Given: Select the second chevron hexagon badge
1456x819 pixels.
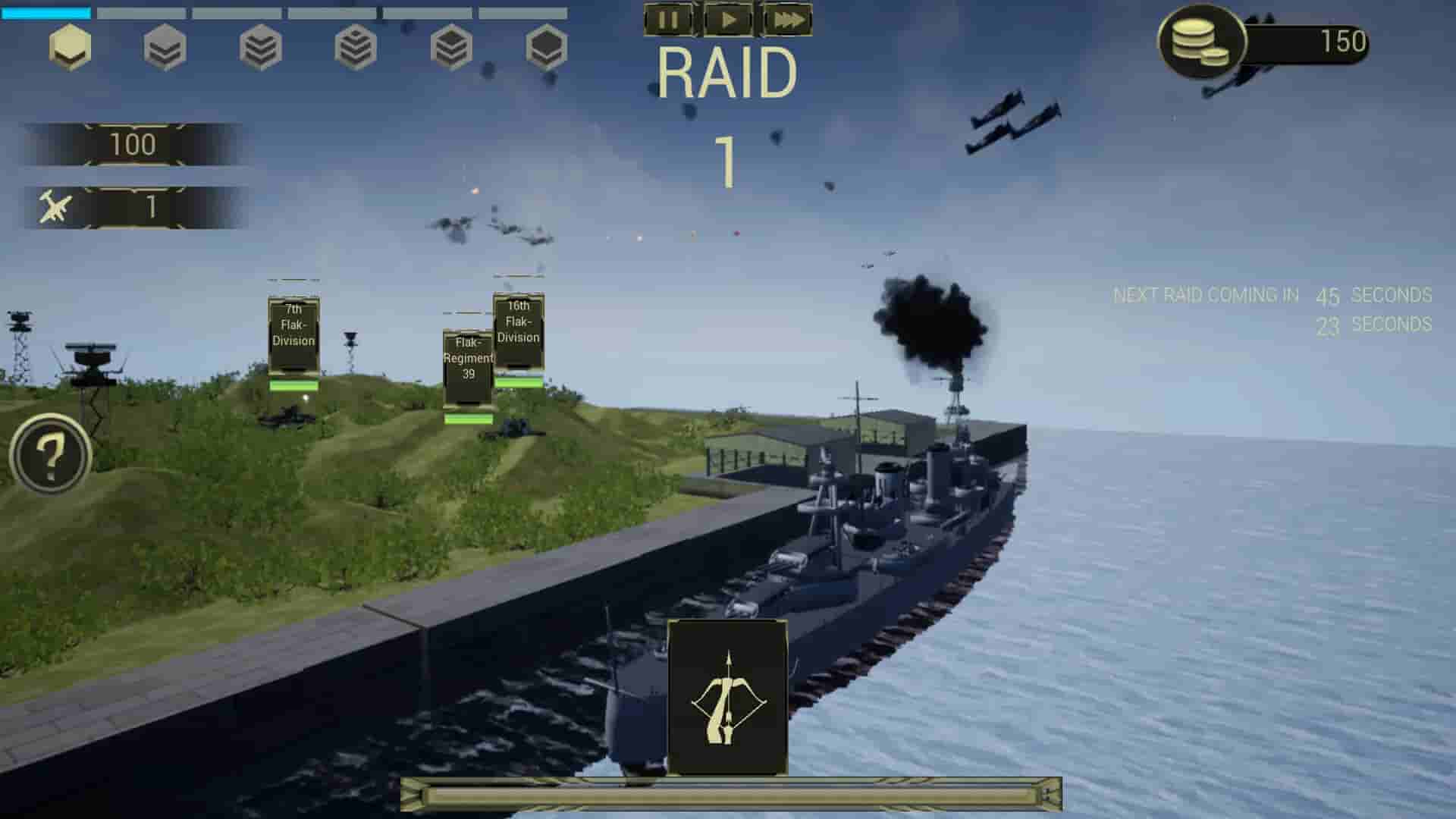Looking at the screenshot, I should tap(163, 48).
